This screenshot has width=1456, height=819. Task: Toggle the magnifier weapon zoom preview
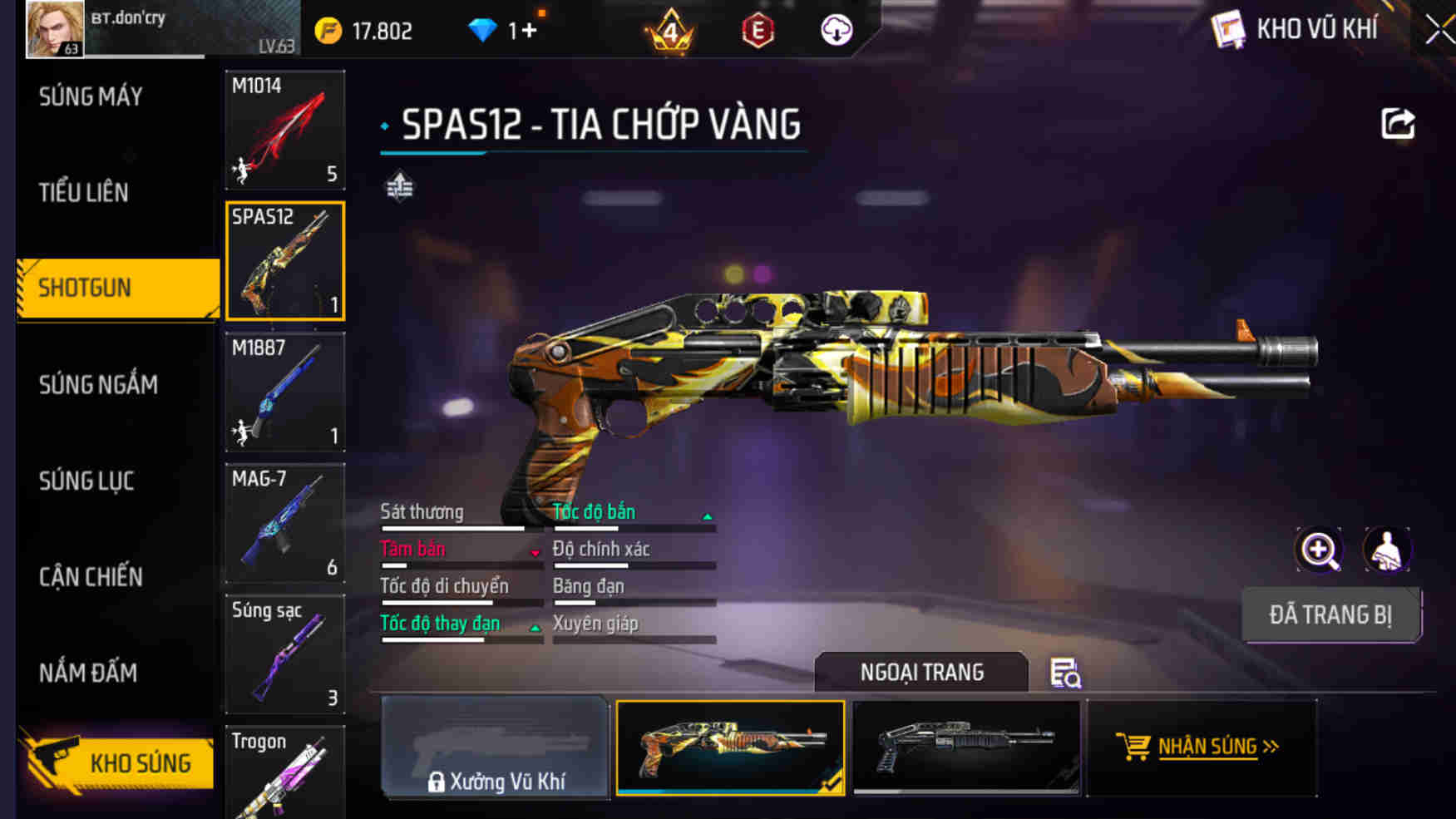point(1319,550)
